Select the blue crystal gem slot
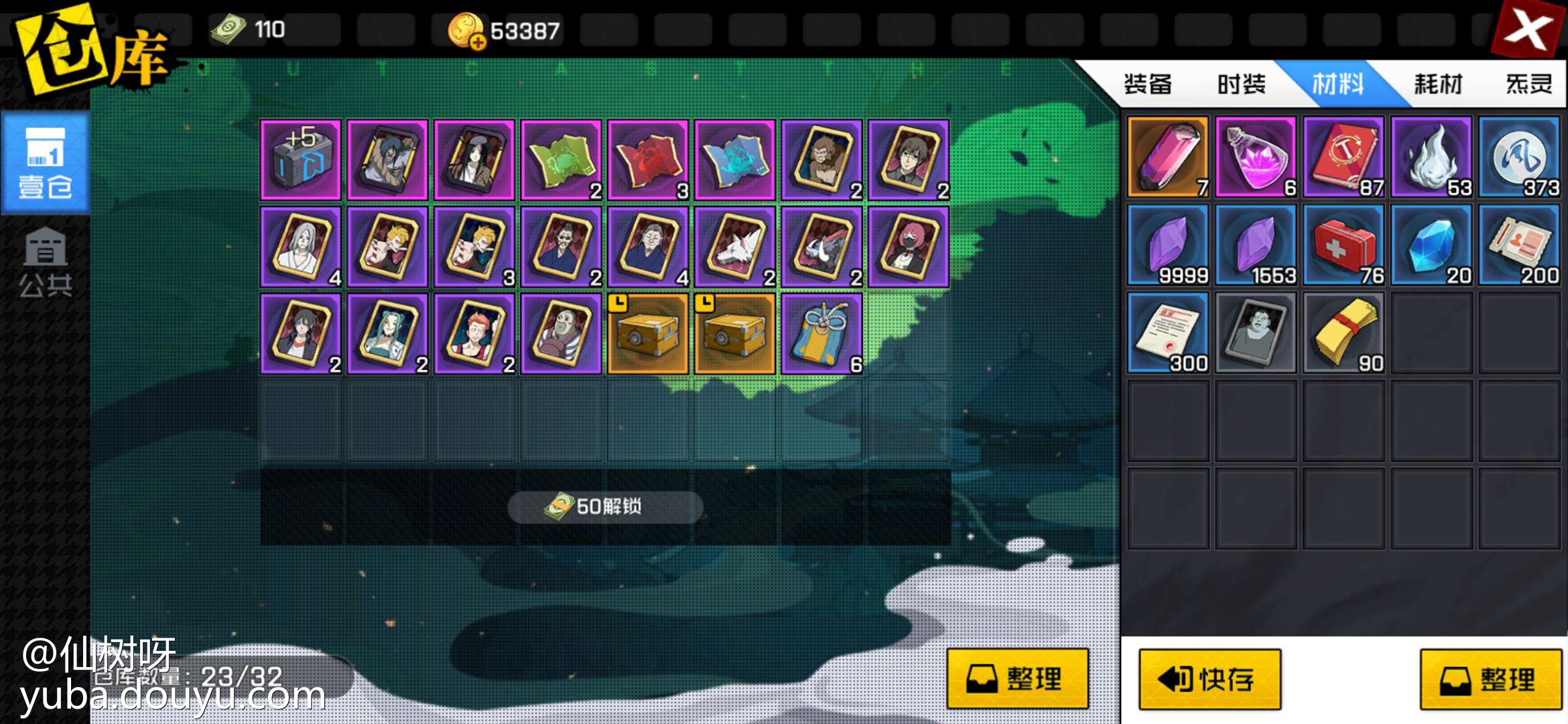 (1431, 247)
